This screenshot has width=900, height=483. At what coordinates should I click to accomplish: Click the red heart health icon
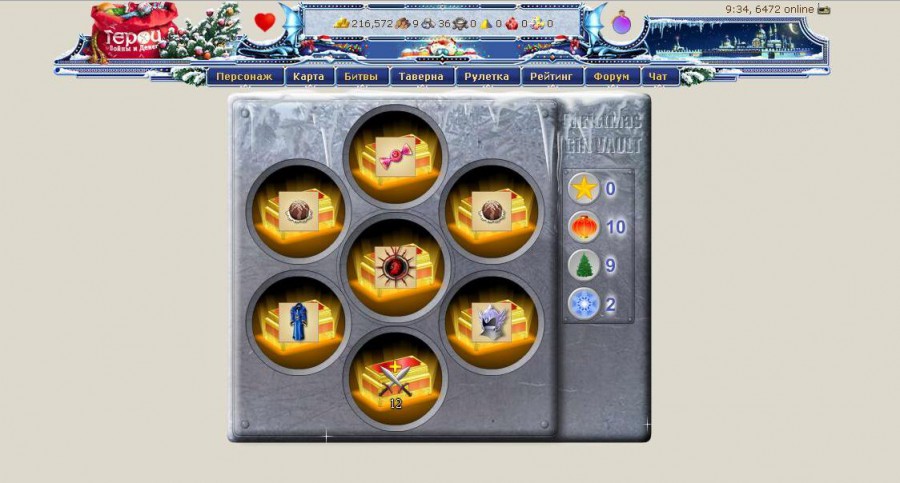point(264,22)
